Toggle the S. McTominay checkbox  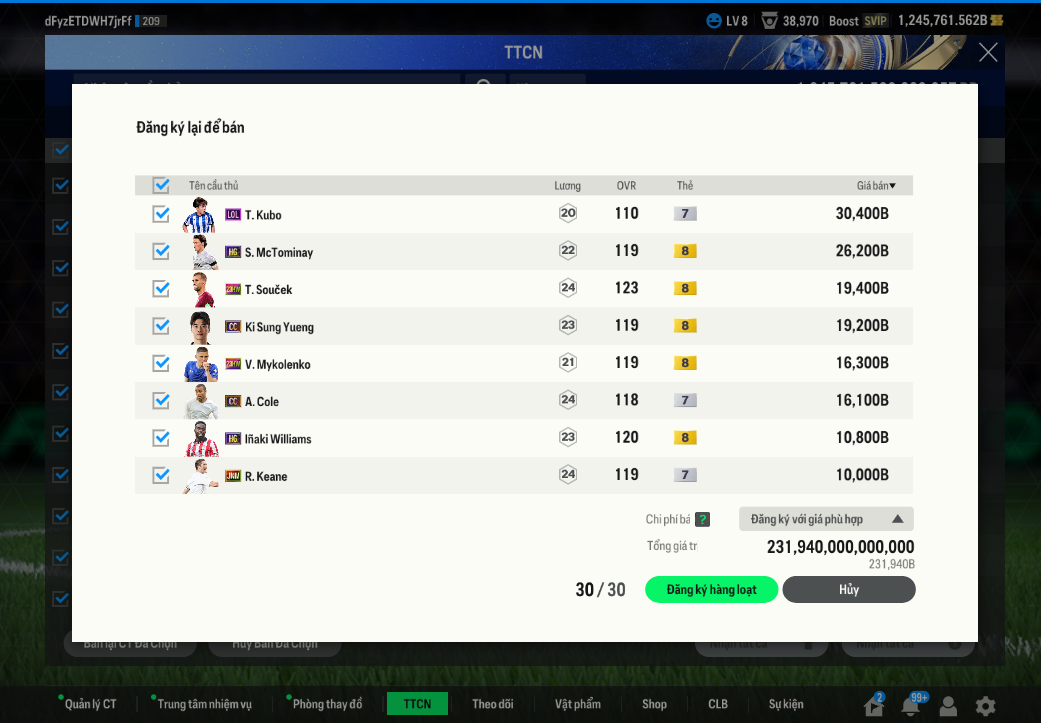point(161,251)
